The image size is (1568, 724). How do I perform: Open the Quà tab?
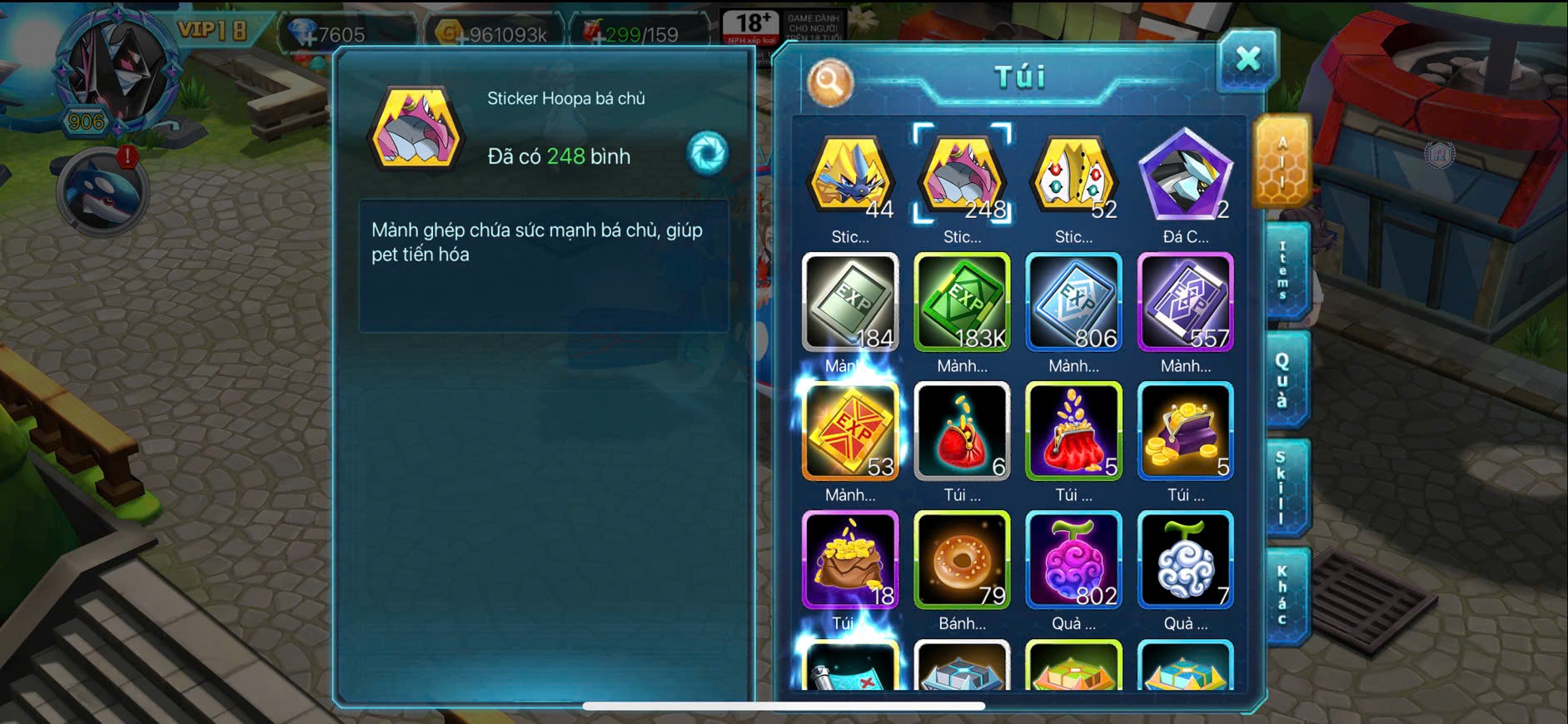(x=1283, y=379)
